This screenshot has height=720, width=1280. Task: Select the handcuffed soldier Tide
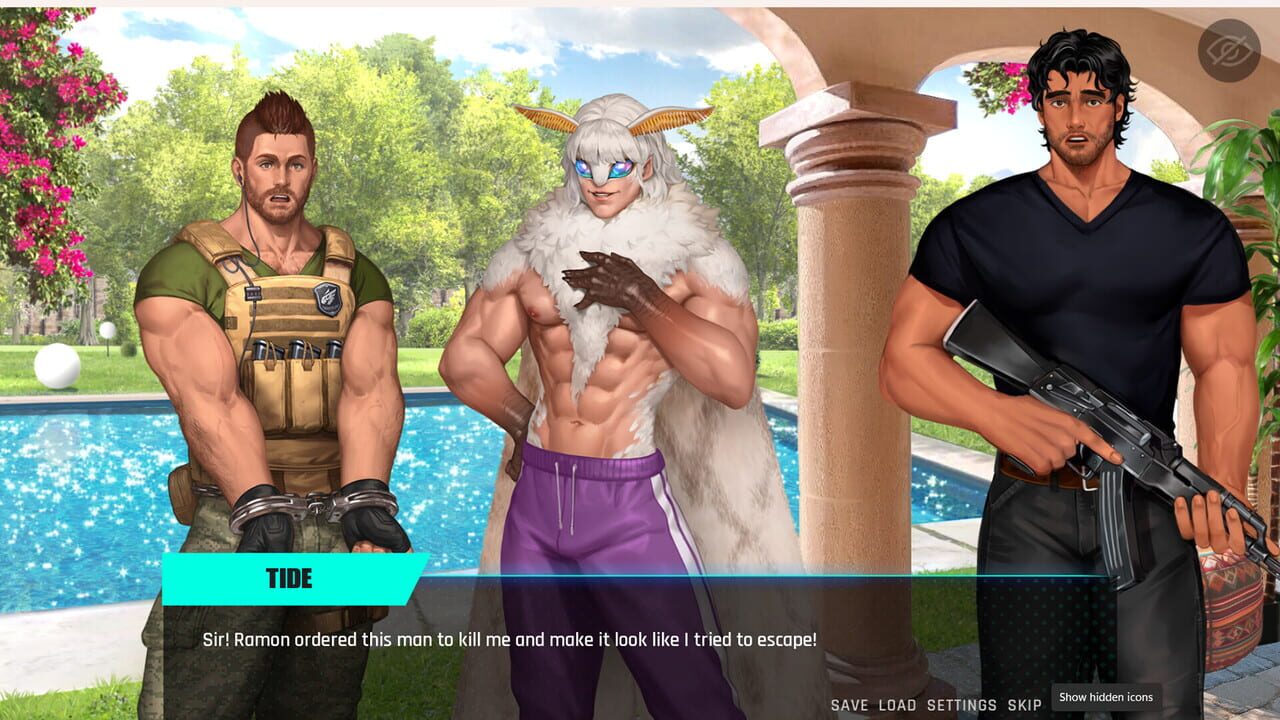[280, 300]
